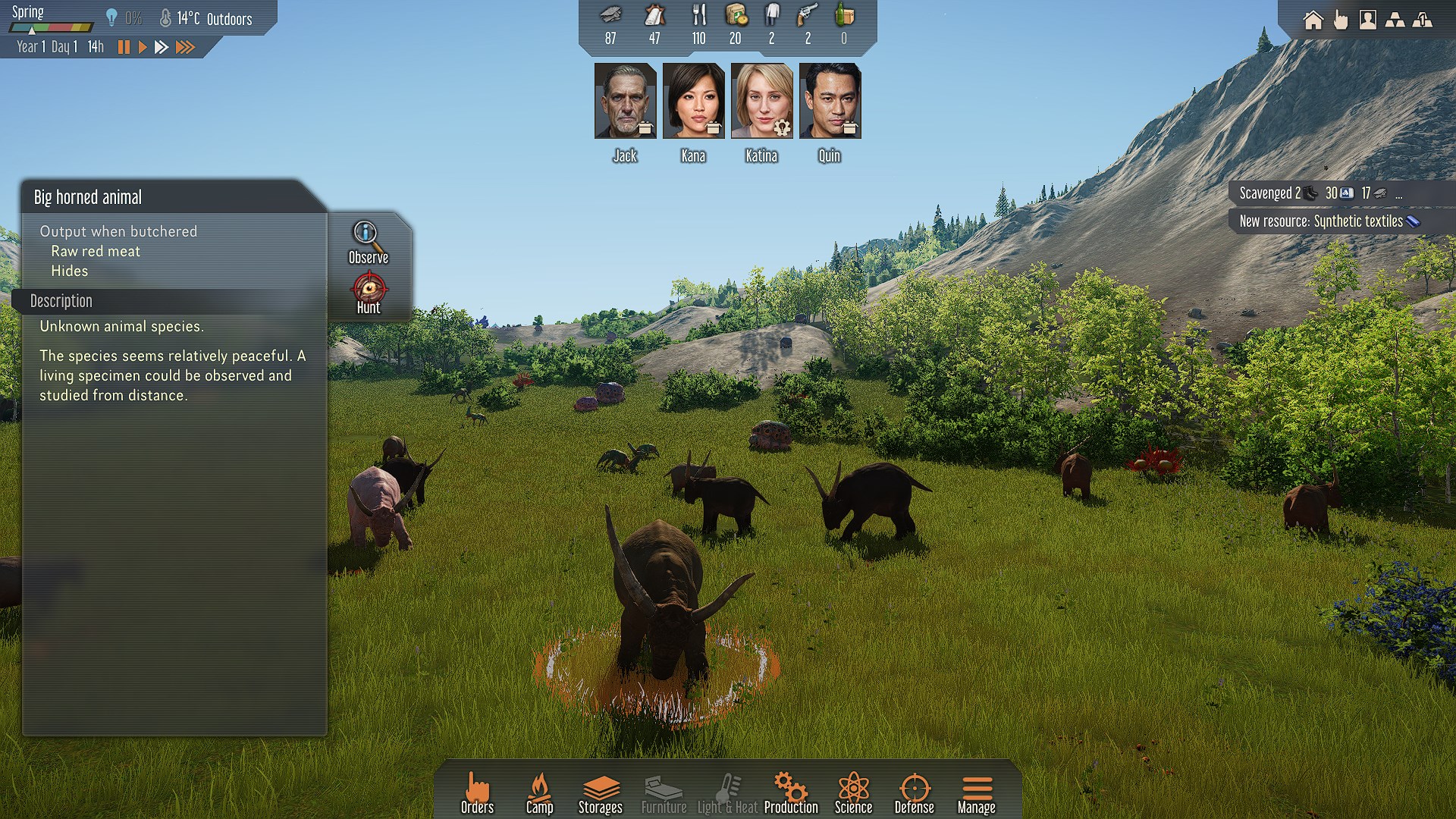Open the Storages menu
This screenshot has height=819, width=1456.
click(600, 793)
